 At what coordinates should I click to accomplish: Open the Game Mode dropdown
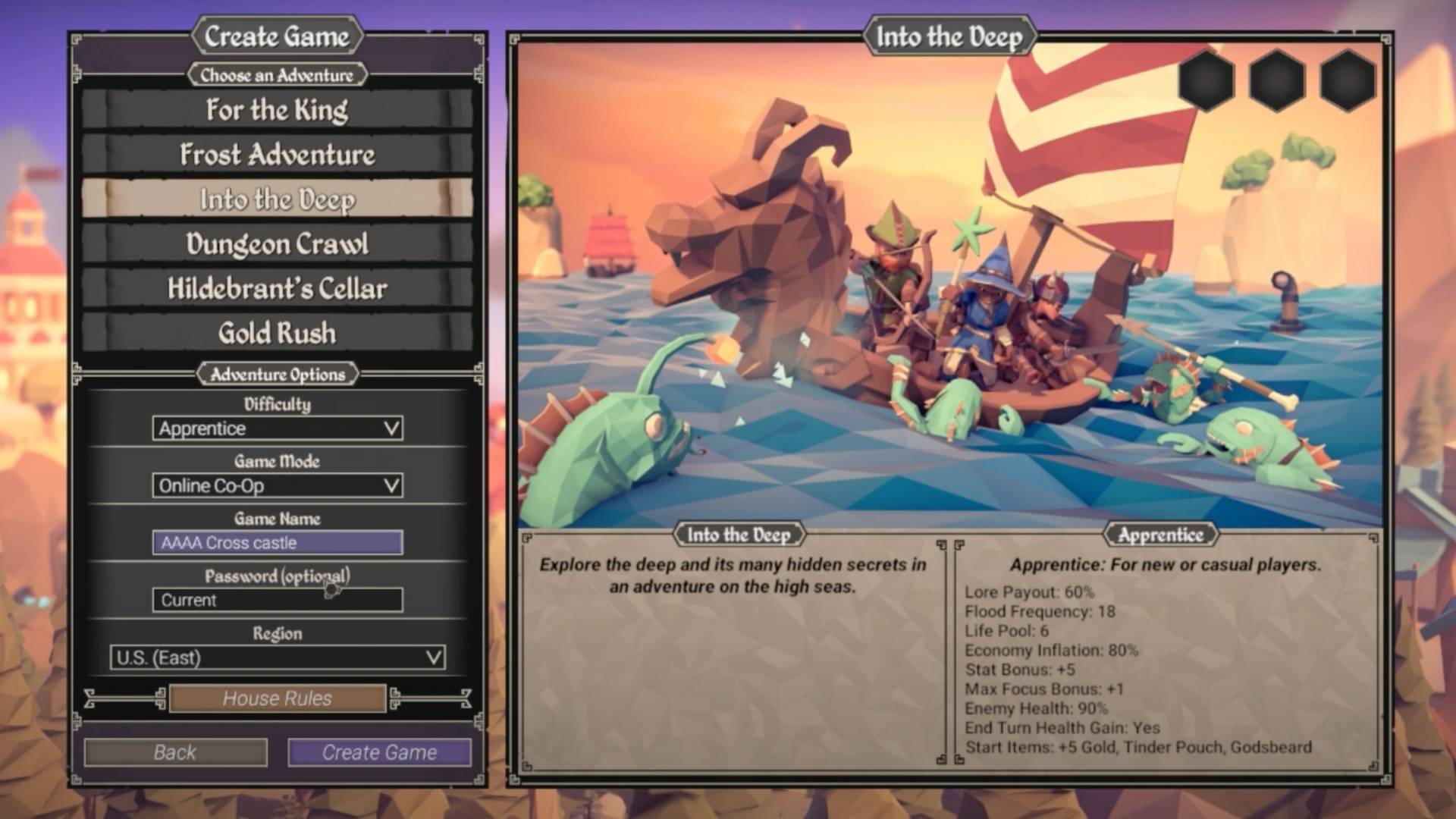[x=277, y=485]
